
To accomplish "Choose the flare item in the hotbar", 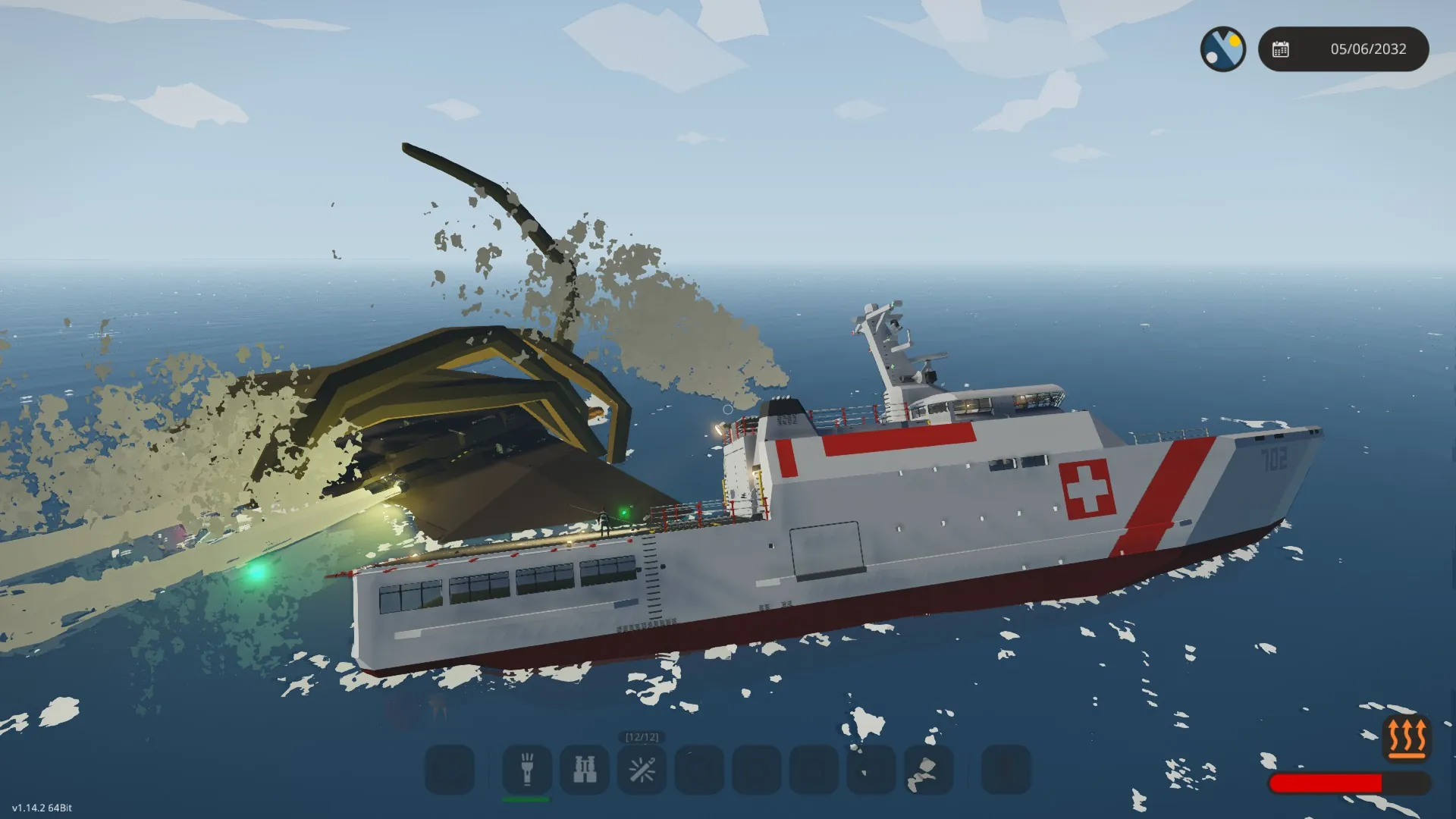I will pos(642,770).
